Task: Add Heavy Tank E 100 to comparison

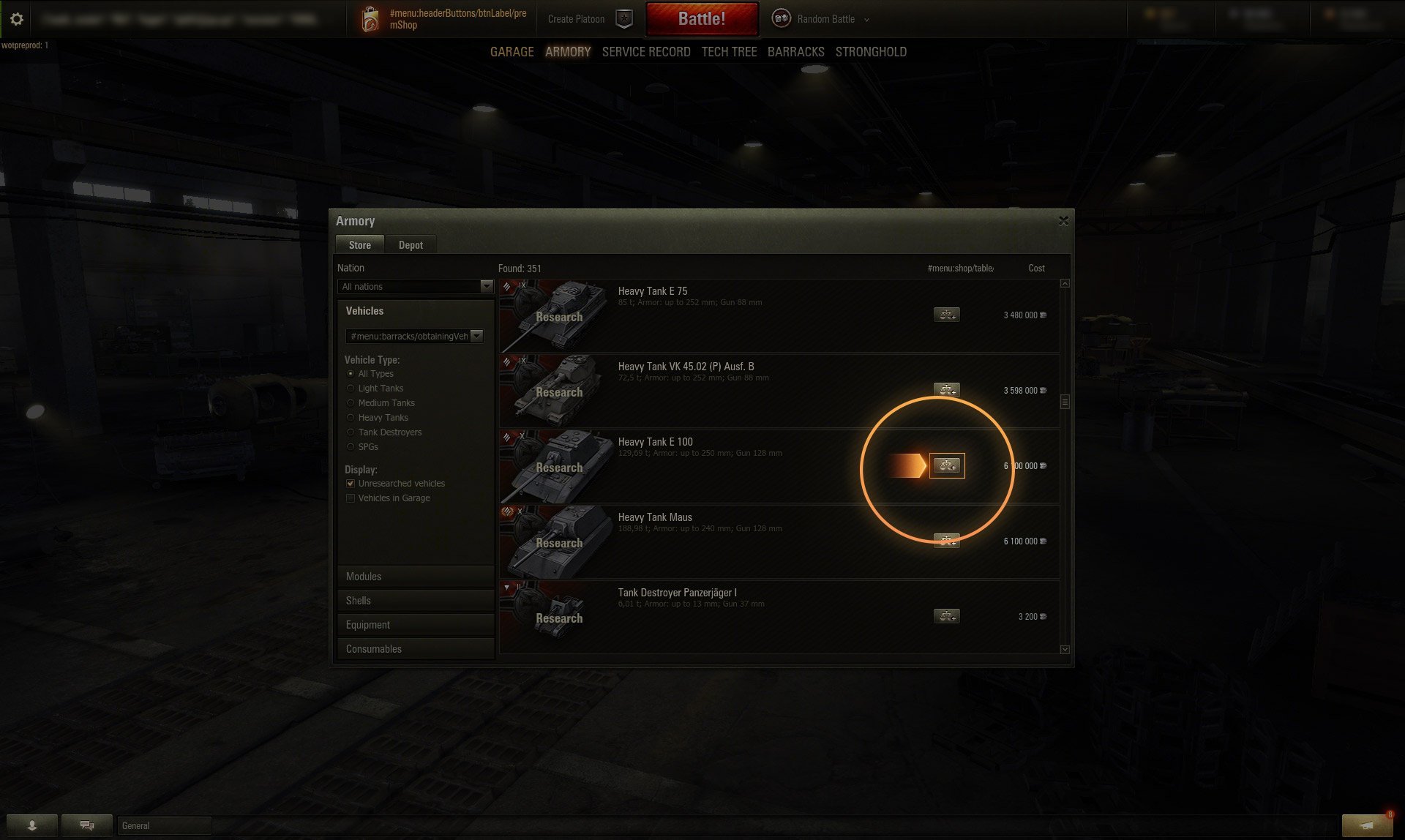Action: pyautogui.click(x=947, y=466)
